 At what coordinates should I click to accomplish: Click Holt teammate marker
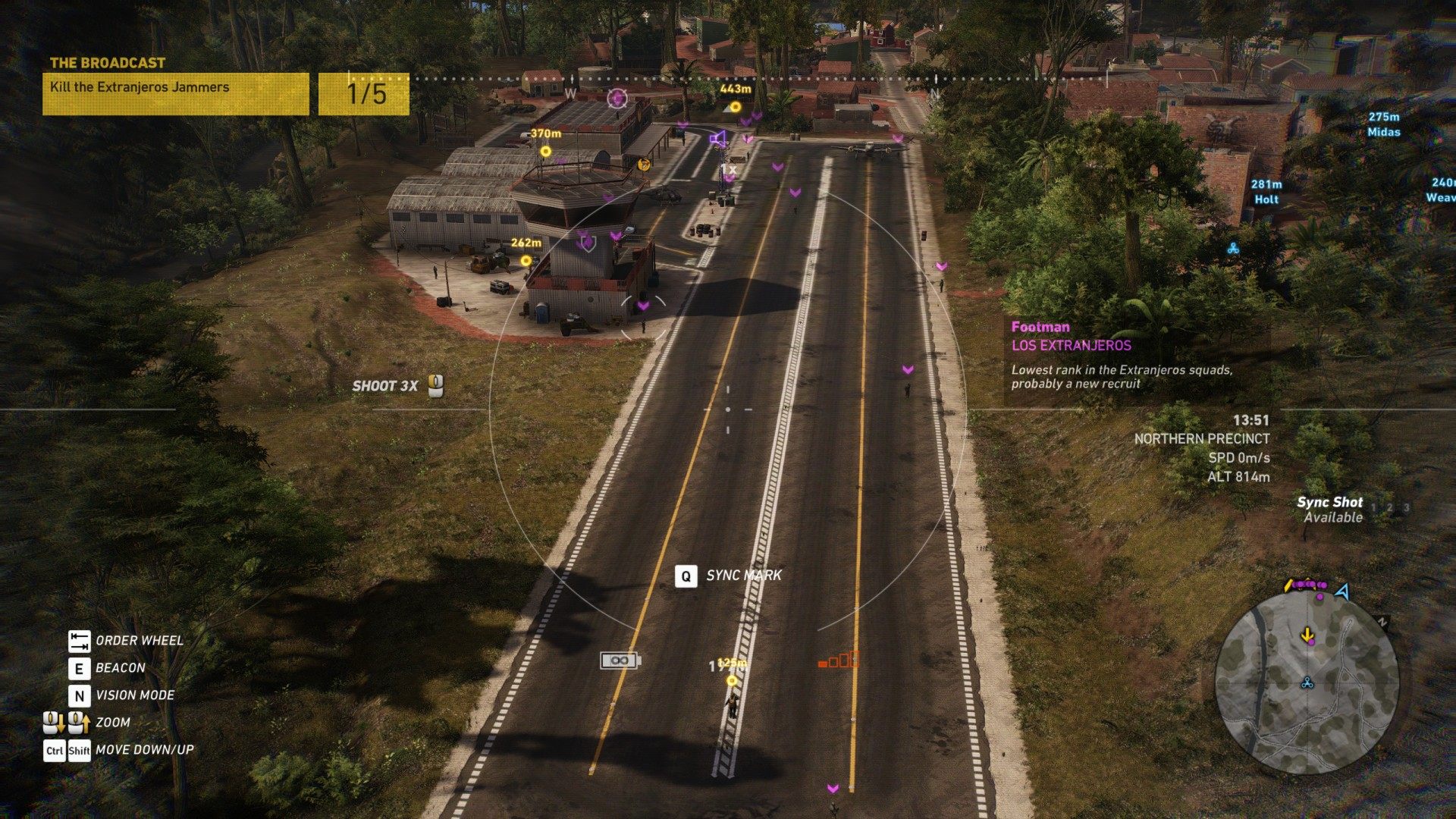pos(1266,192)
